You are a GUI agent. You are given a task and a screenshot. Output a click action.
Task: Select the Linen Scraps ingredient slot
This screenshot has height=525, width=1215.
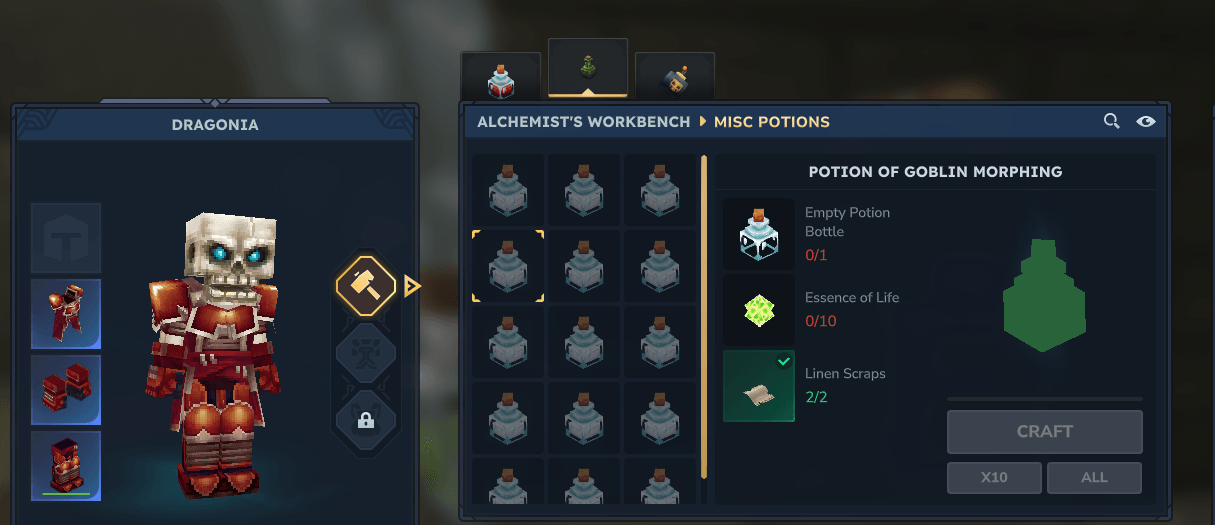click(759, 386)
